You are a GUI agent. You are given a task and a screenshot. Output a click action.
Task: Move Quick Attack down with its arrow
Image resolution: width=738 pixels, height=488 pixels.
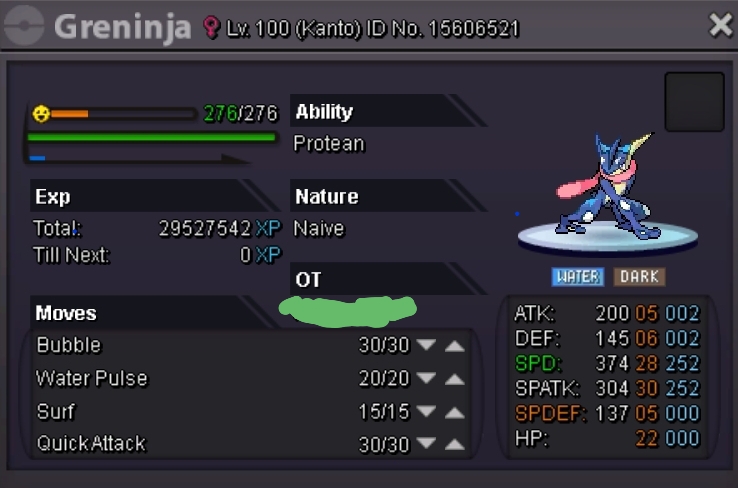point(427,444)
